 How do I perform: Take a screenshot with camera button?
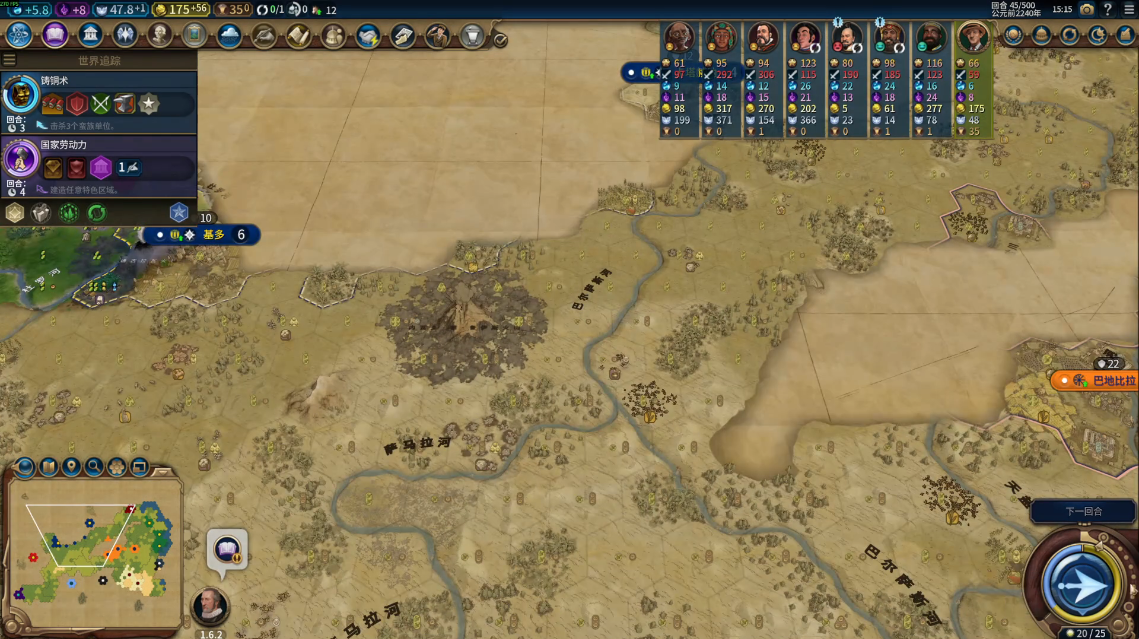[1086, 9]
